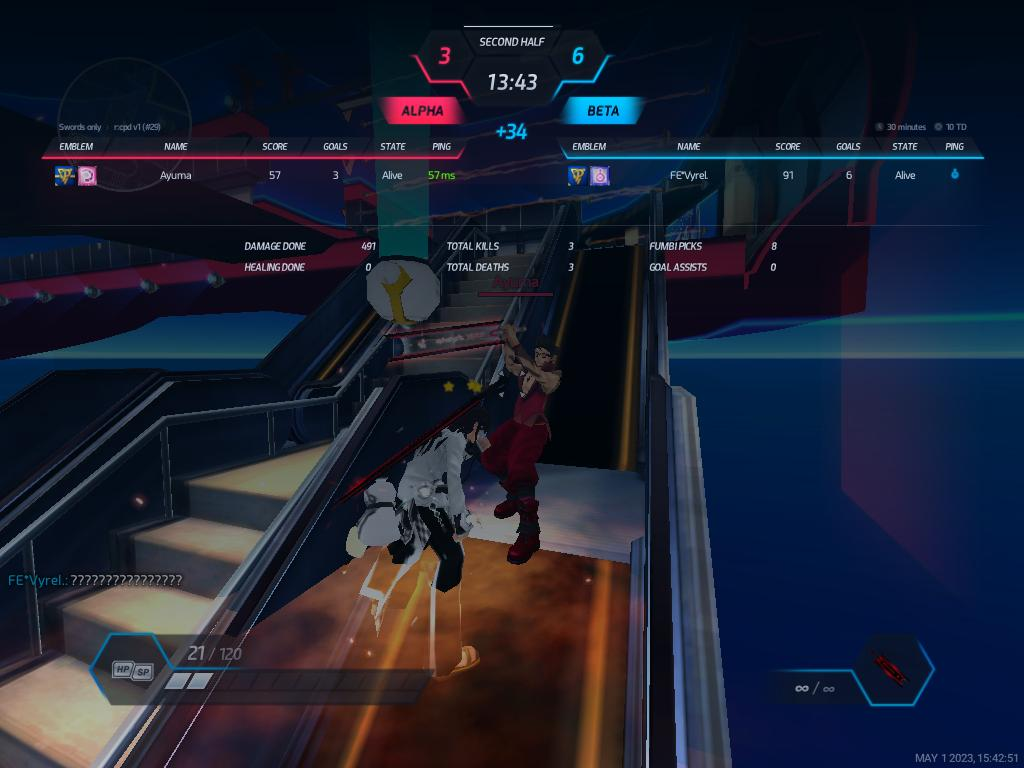Click the pink emblem icon beside Ayuma
The height and width of the screenshot is (768, 1024).
87,176
